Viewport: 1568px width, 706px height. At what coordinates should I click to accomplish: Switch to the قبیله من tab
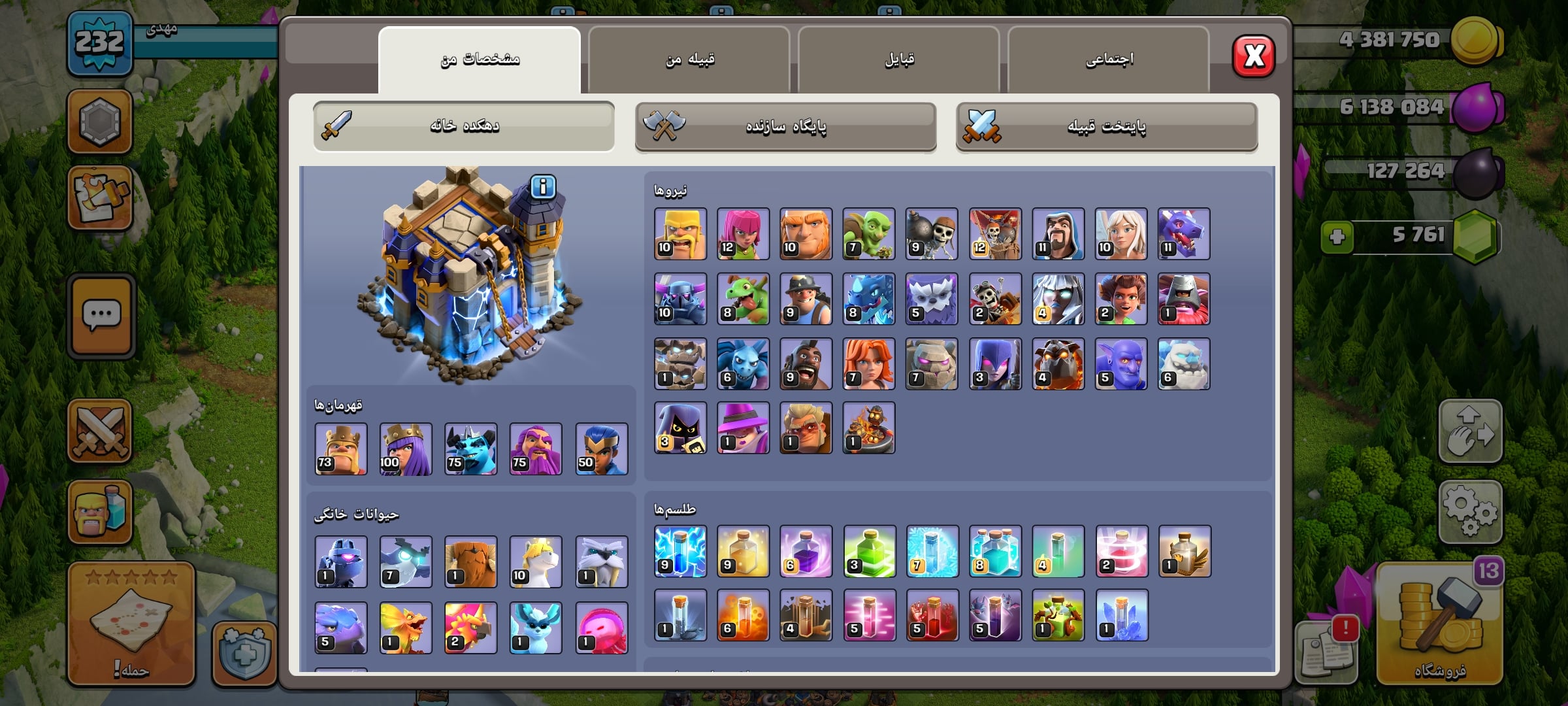click(689, 60)
